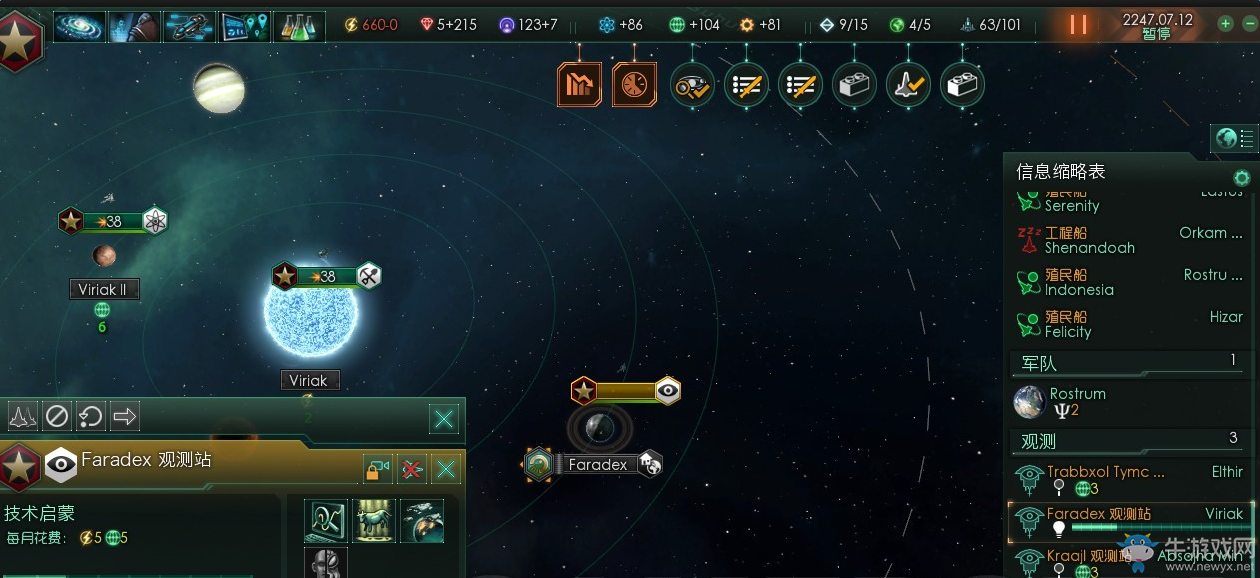Select Trabbxol observation post in outliner

[1105, 479]
